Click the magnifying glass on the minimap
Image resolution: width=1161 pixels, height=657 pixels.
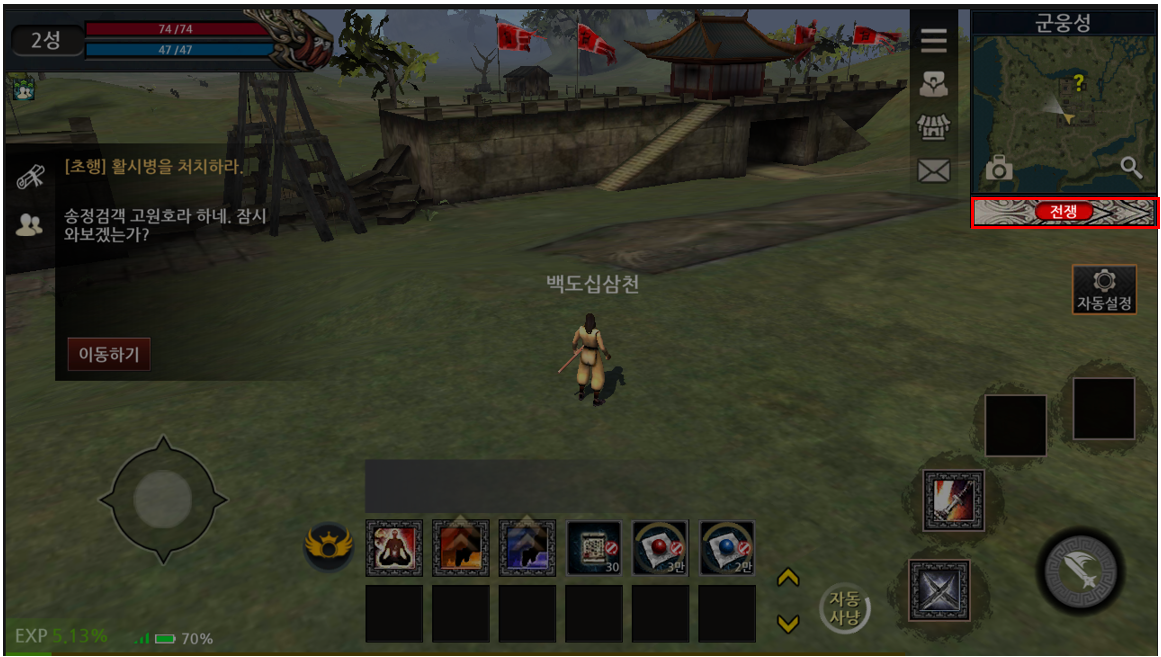pos(1131,168)
